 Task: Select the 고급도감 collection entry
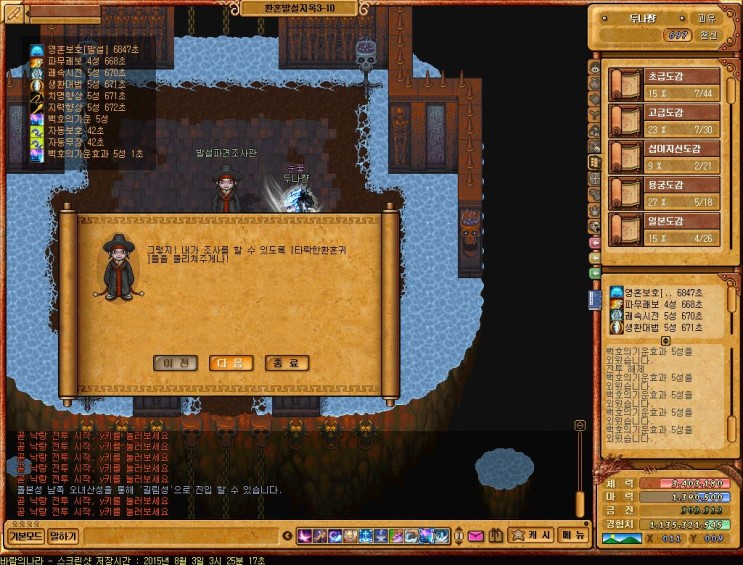[665, 121]
